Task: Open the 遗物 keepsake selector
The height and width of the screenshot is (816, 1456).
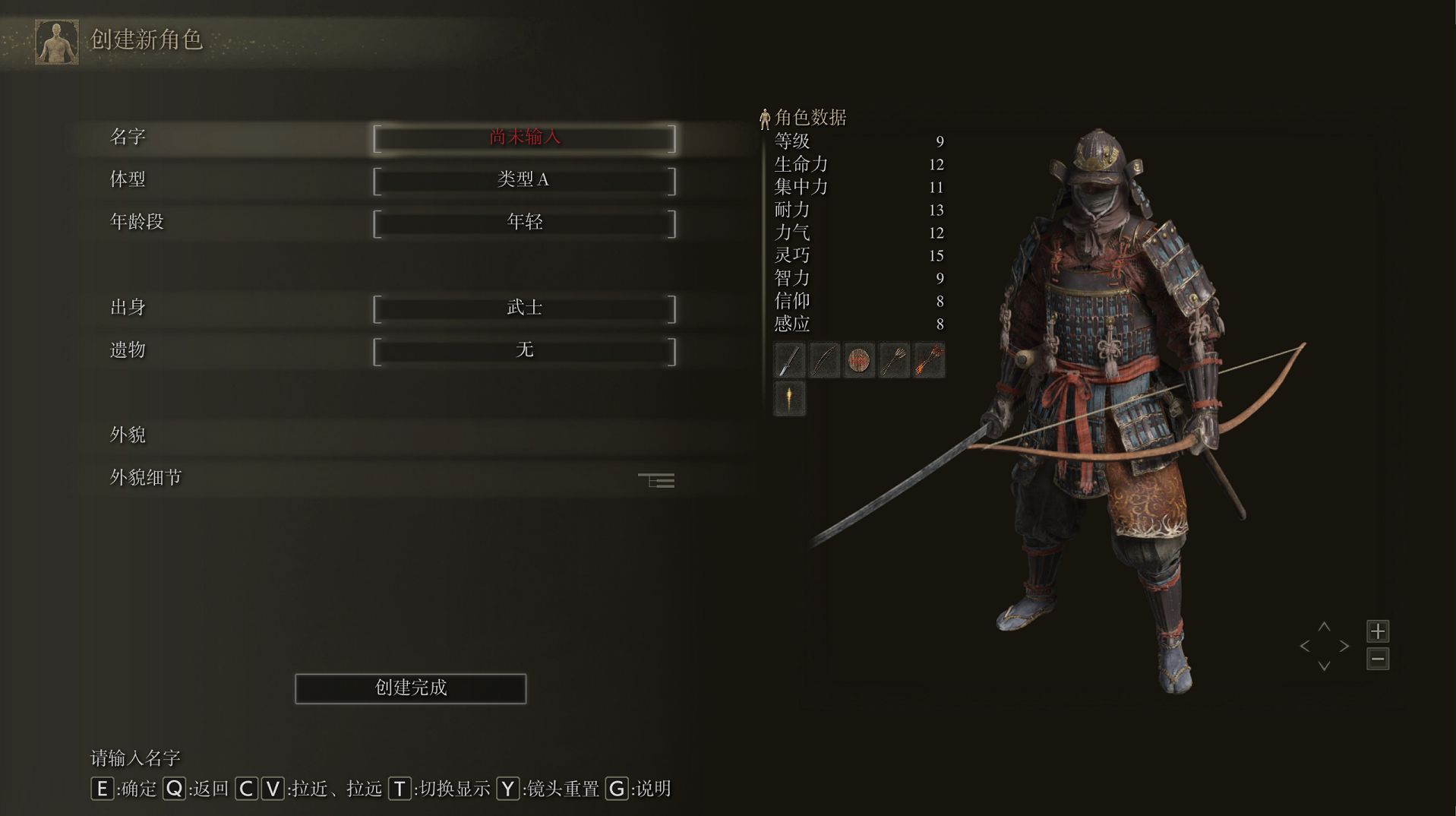Action: (x=524, y=351)
